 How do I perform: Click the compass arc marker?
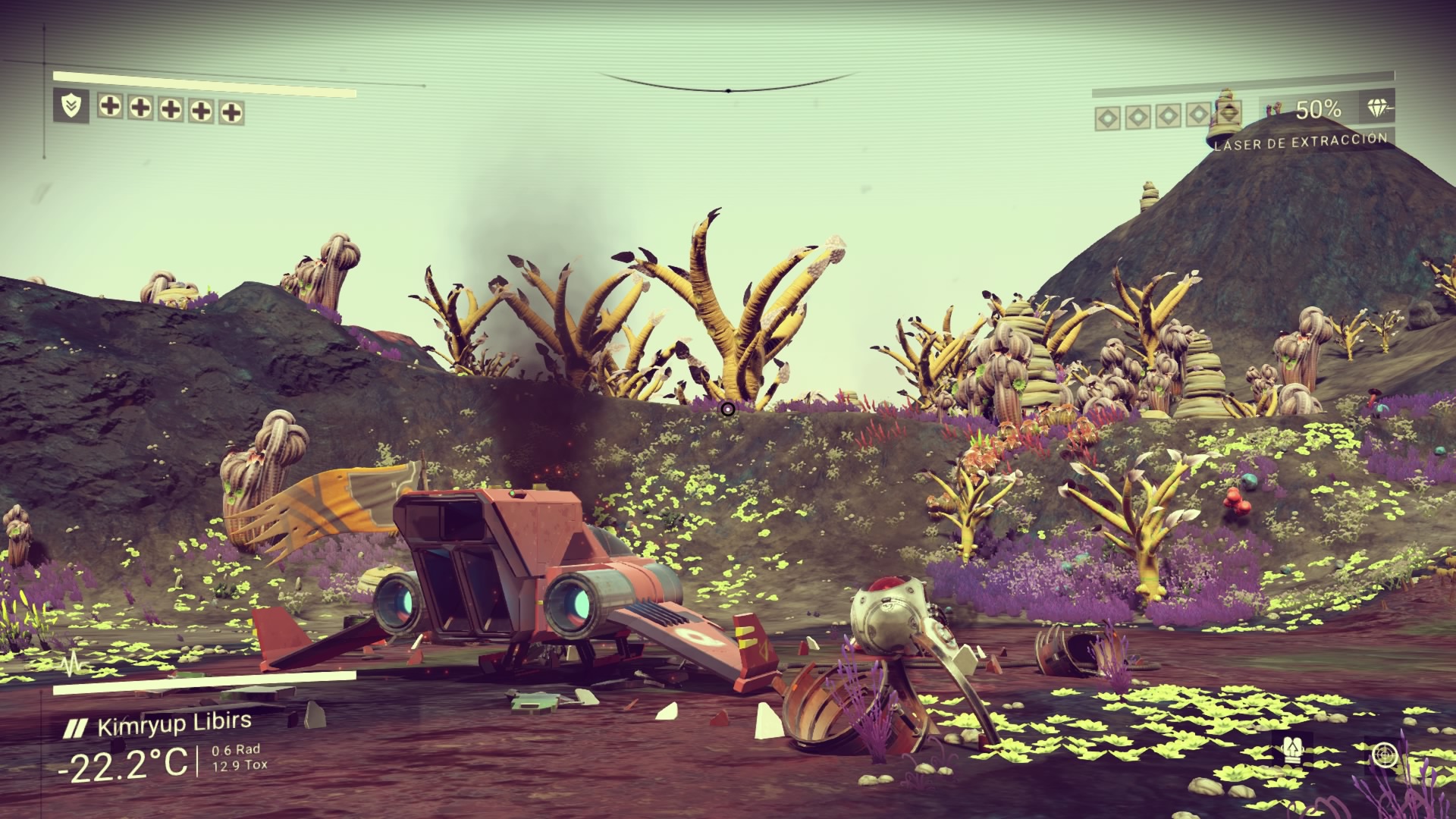coord(727,91)
